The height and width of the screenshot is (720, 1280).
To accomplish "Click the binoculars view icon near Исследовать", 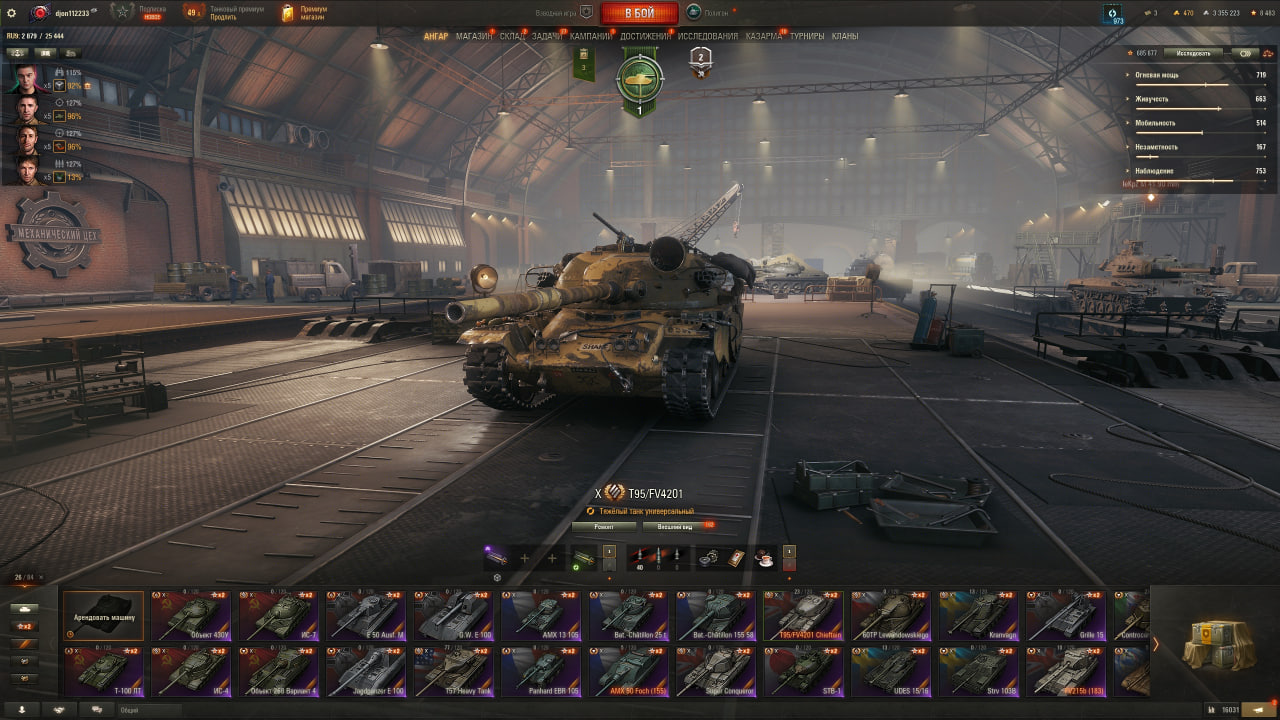I will click(x=1243, y=52).
